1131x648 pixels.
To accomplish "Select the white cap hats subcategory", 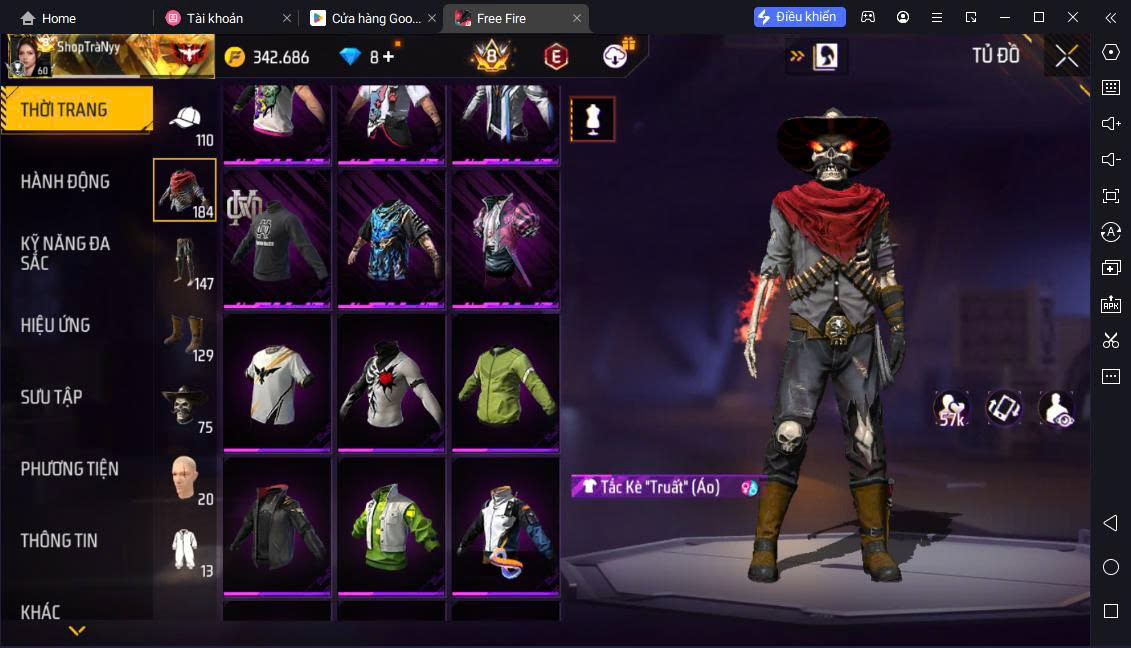I will tap(185, 124).
